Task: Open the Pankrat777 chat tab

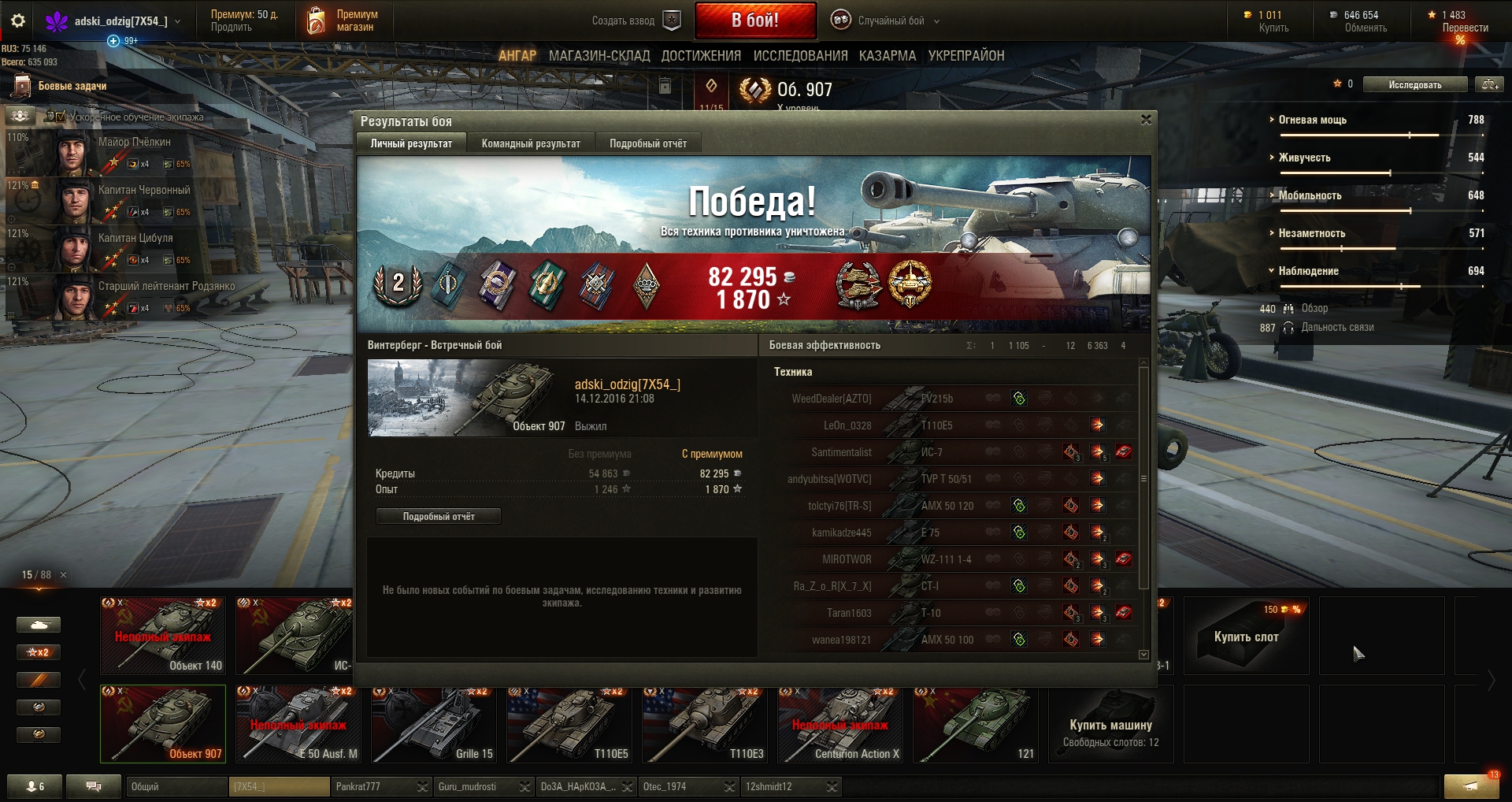Action: coord(373,787)
